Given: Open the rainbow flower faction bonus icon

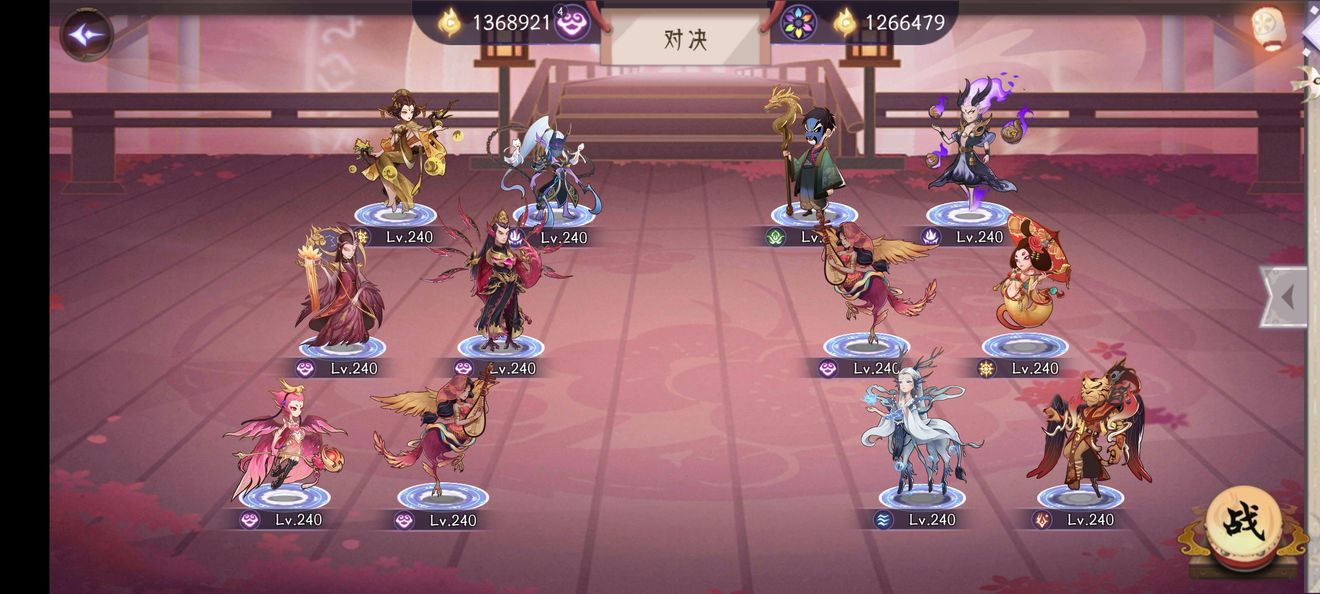Looking at the screenshot, I should [x=798, y=22].
